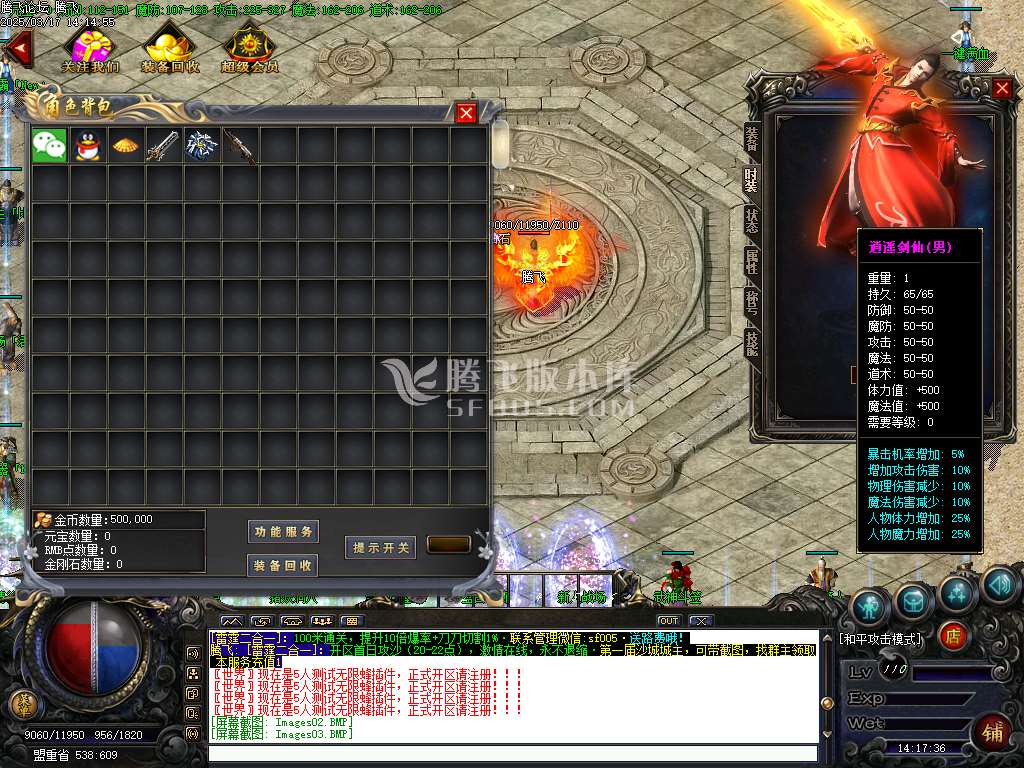The image size is (1024, 768).
Task: Open the round 铺 stall button
Action: point(991,731)
